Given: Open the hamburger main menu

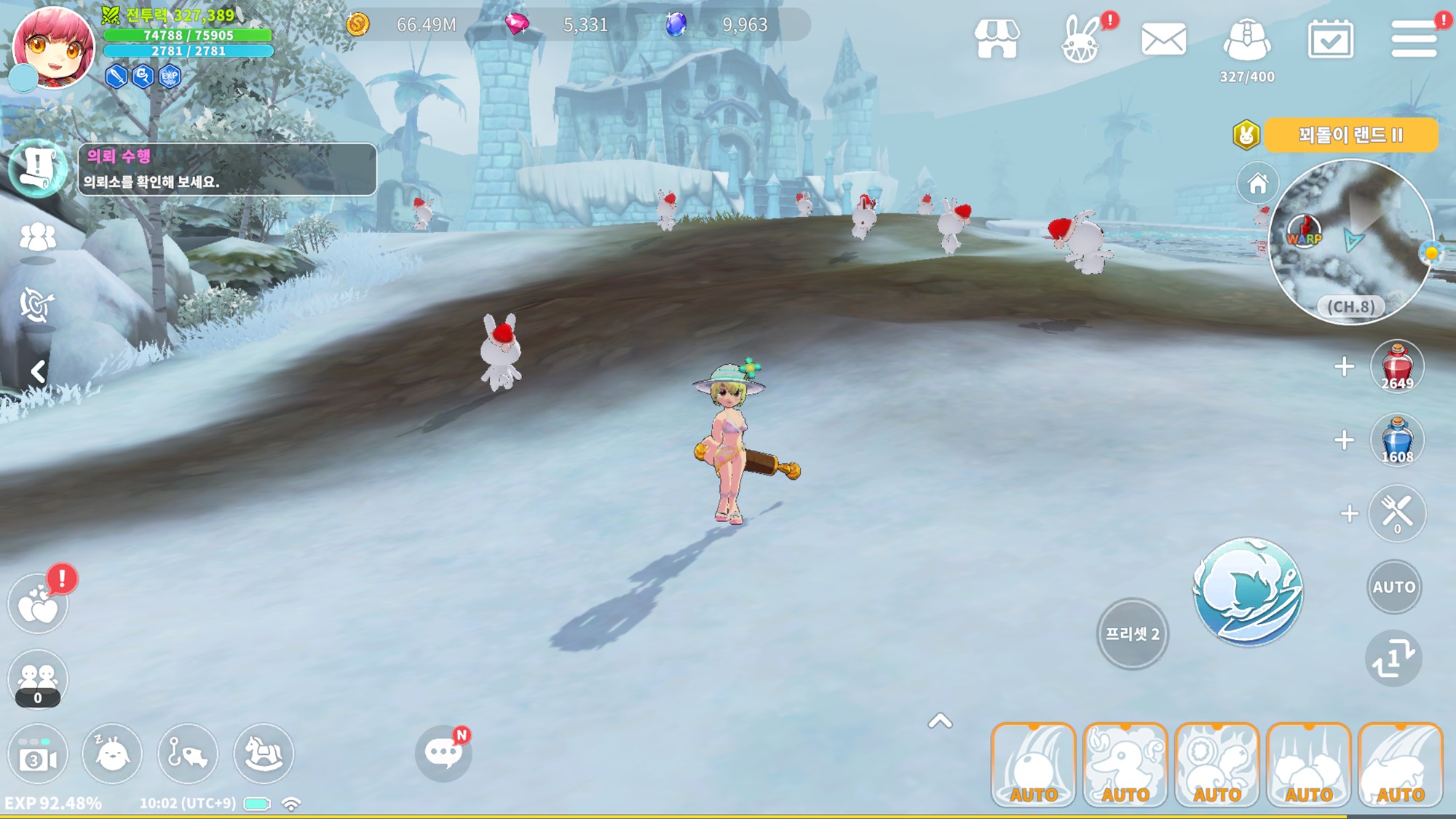Looking at the screenshot, I should tap(1413, 39).
